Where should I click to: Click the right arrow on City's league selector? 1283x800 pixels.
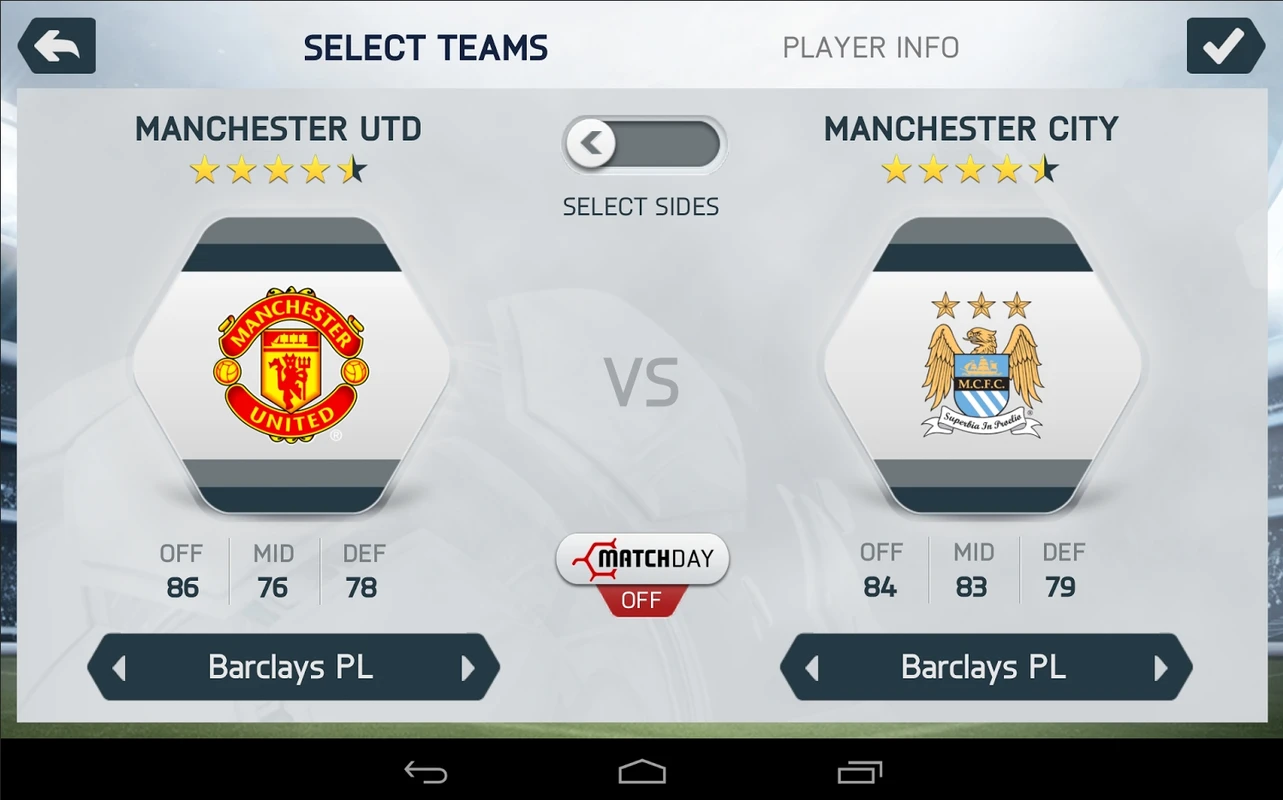[1160, 667]
